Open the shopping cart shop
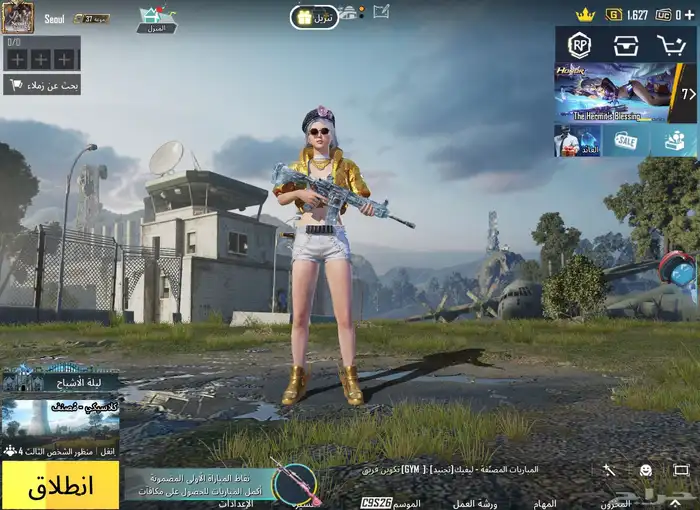Viewport: 700px width, 510px height. (x=672, y=45)
